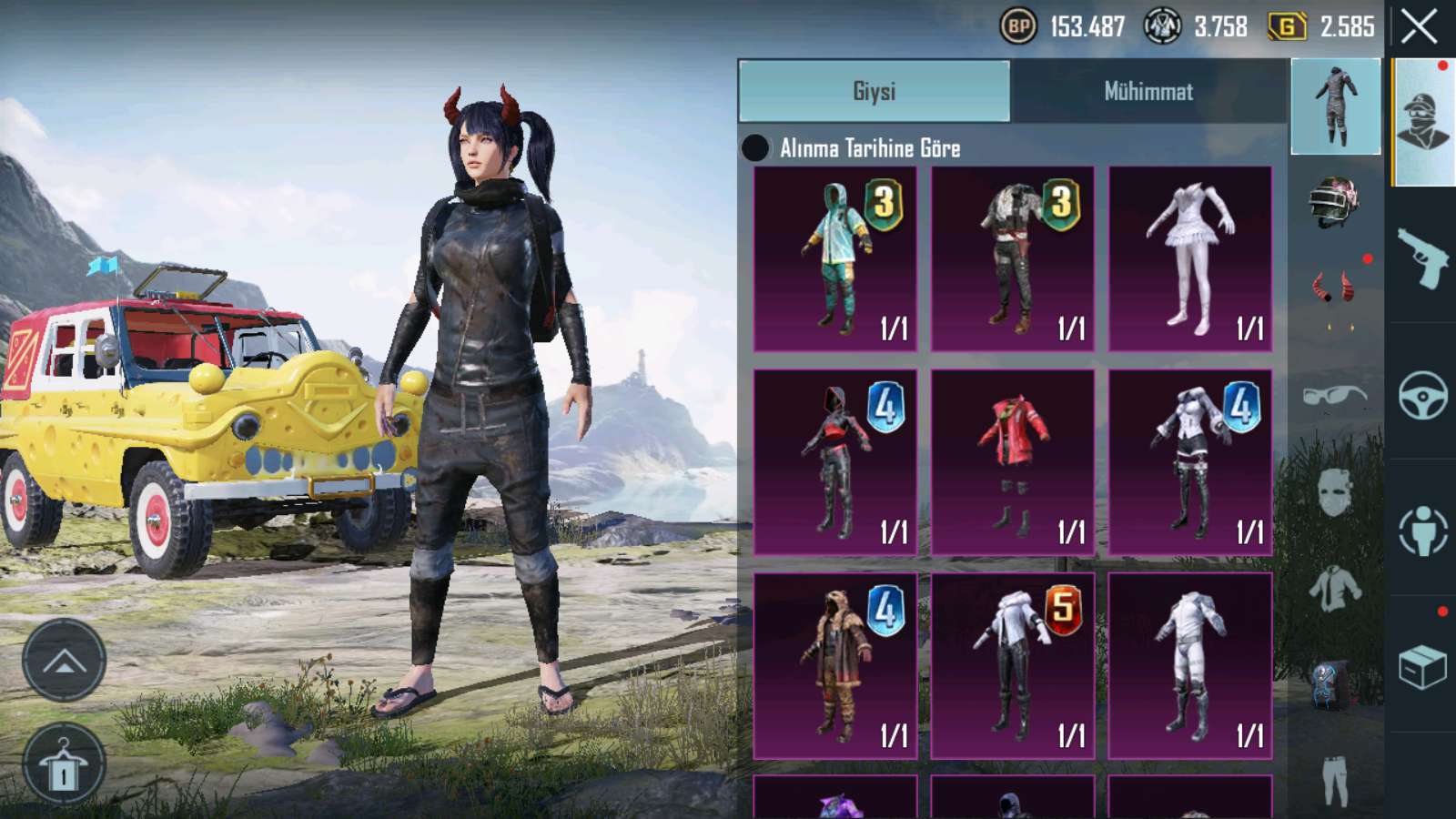Open the helmet category
The image size is (1456, 819).
1335,202
